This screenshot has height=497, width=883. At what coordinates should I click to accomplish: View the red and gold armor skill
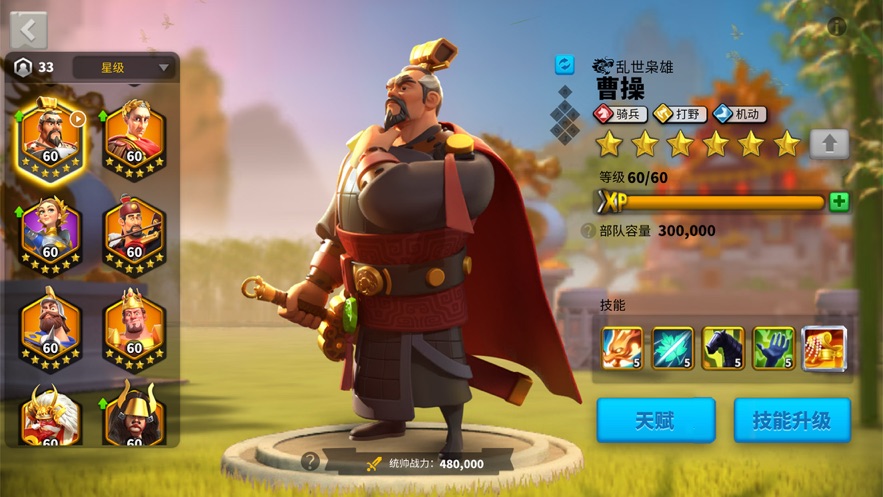pyautogui.click(x=823, y=348)
